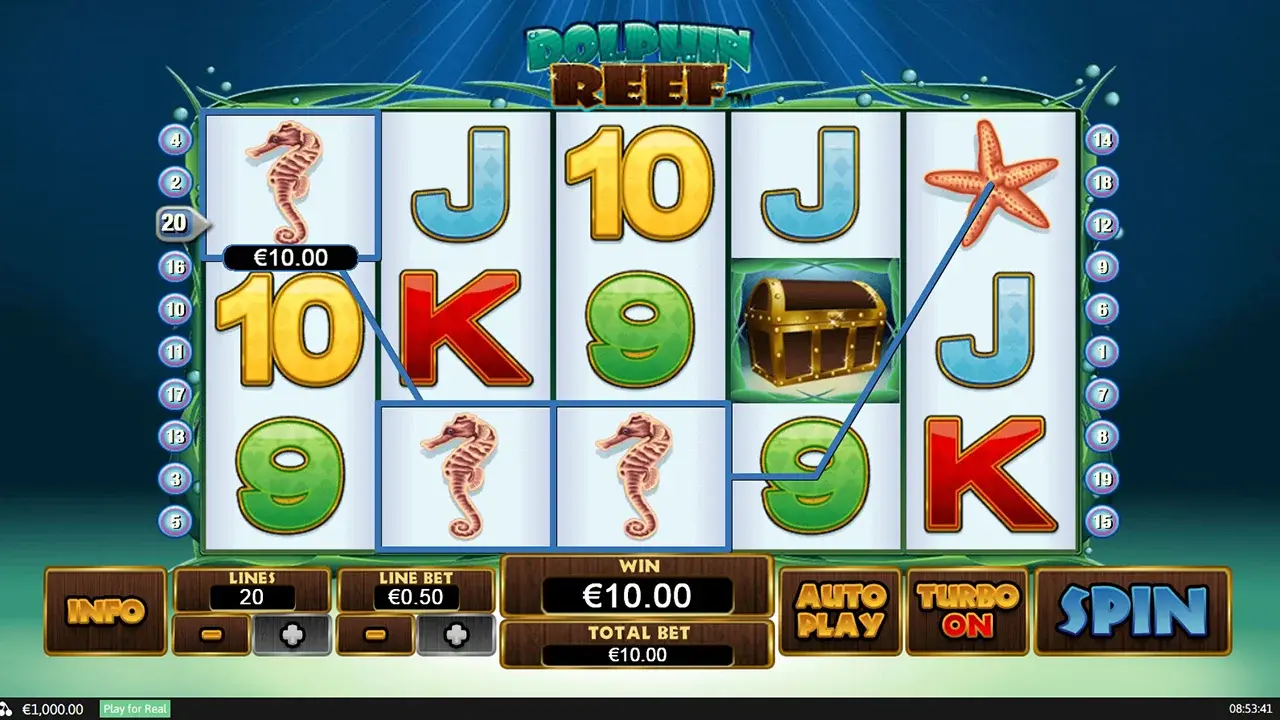
Task: Select the highlighted payline 20 marker
Action: pyautogui.click(x=176, y=223)
